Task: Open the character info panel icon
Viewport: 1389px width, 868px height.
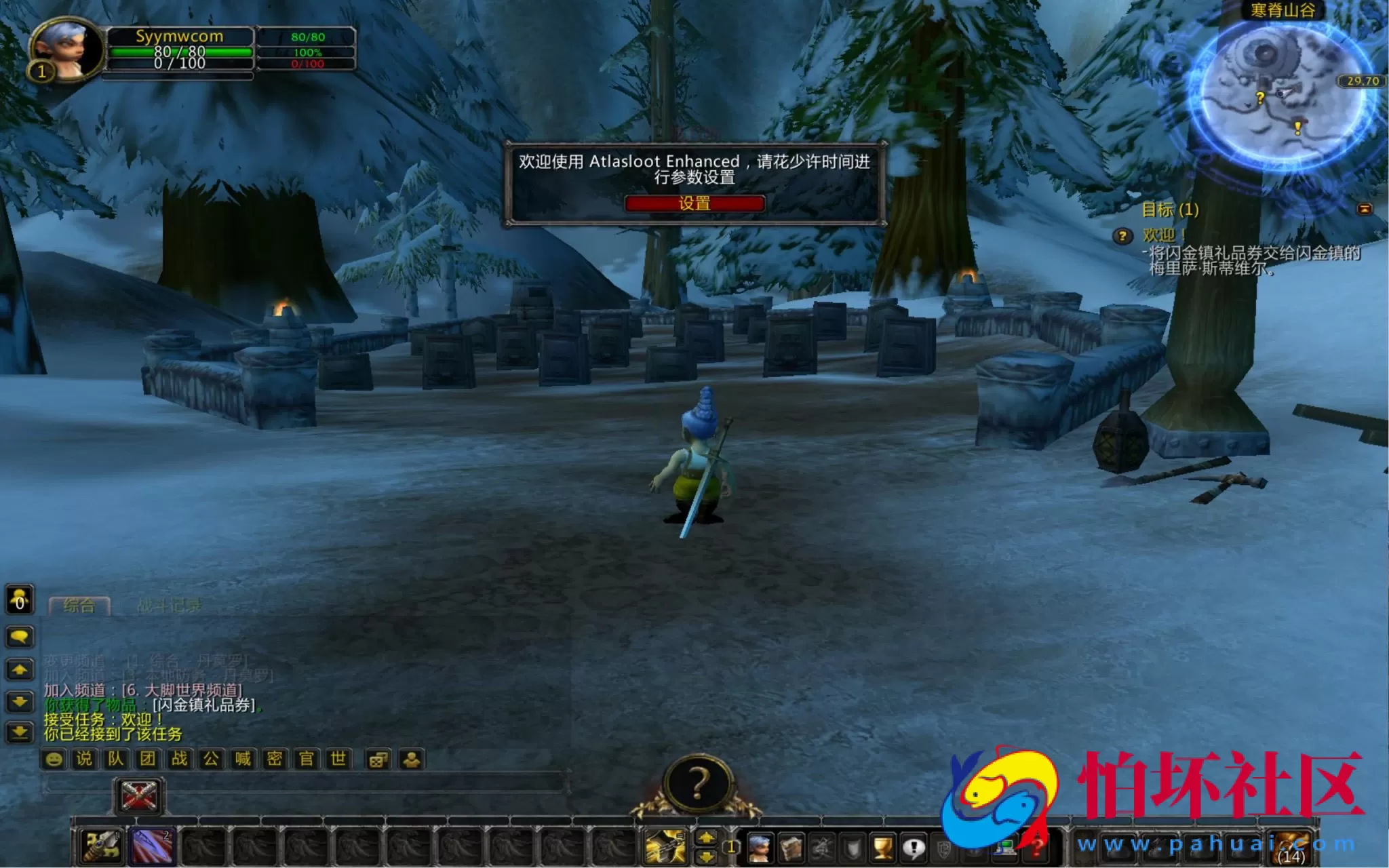Action: (x=760, y=848)
